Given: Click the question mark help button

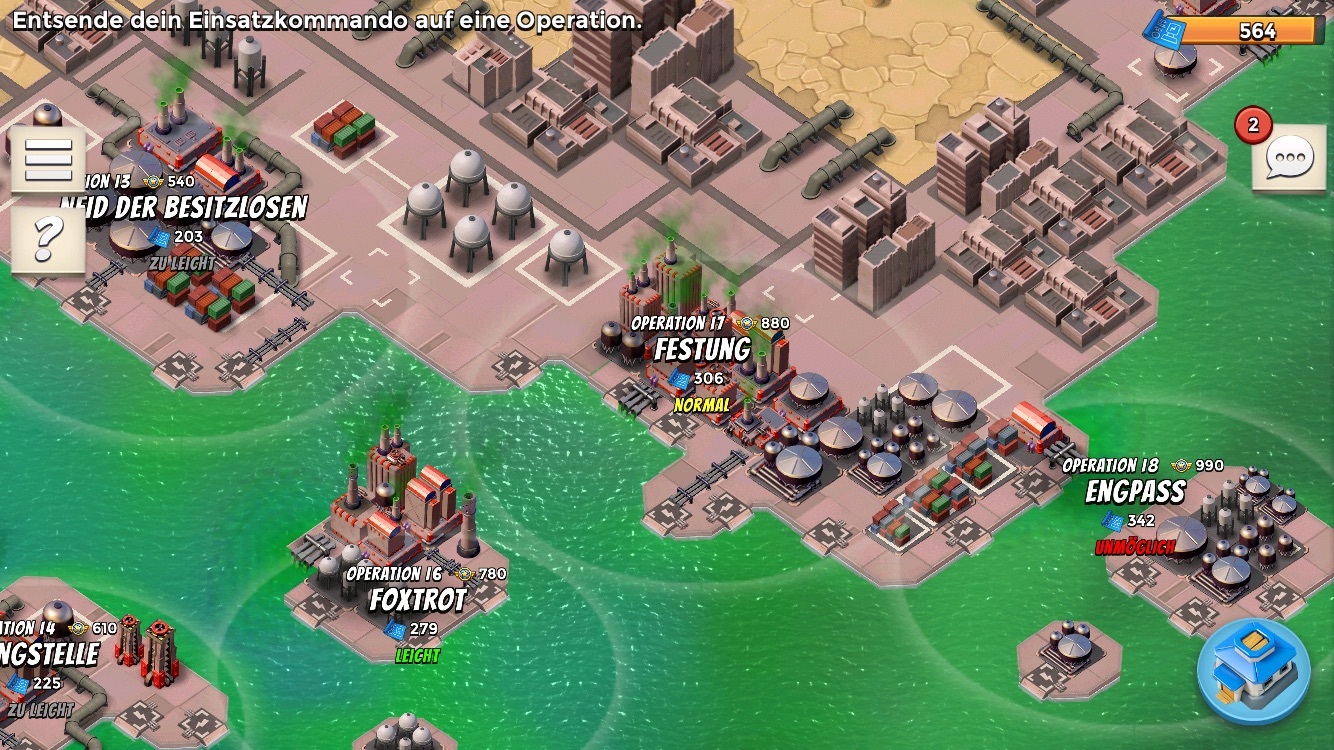Looking at the screenshot, I should [47, 239].
